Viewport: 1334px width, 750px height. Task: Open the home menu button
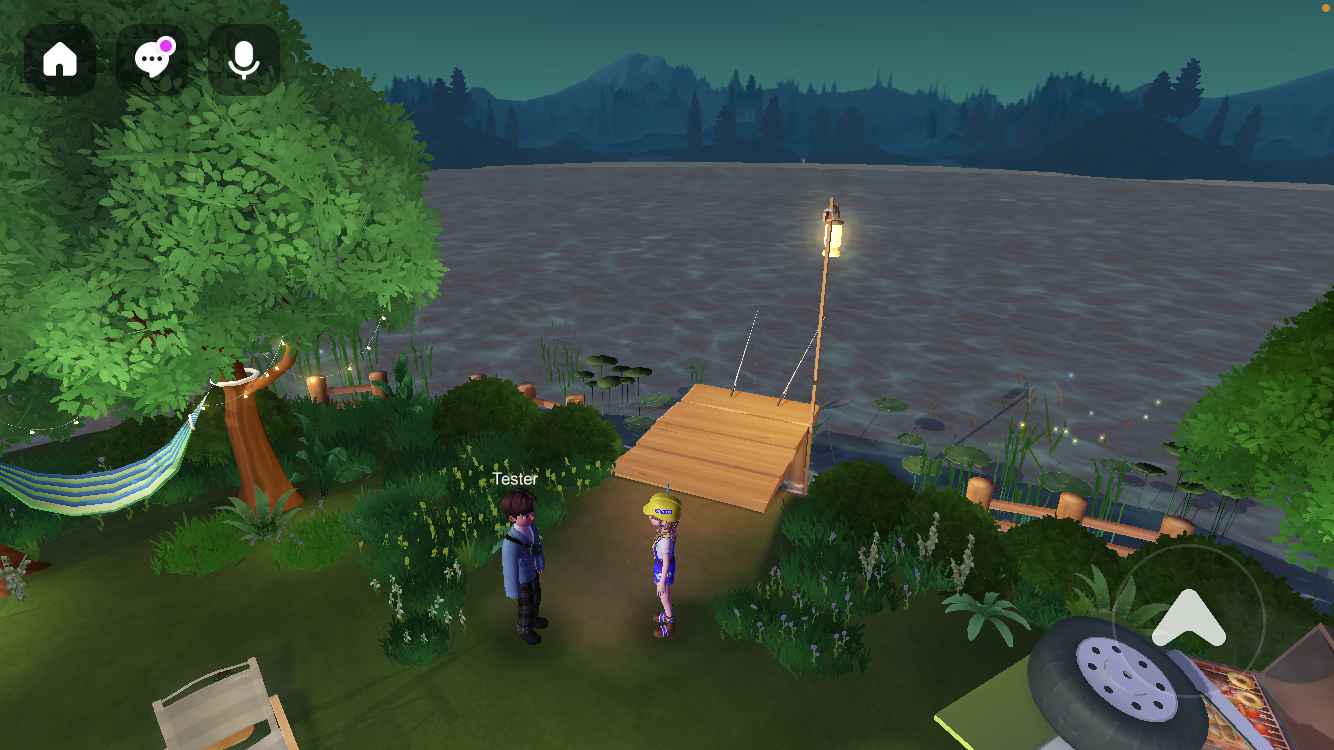coord(60,60)
